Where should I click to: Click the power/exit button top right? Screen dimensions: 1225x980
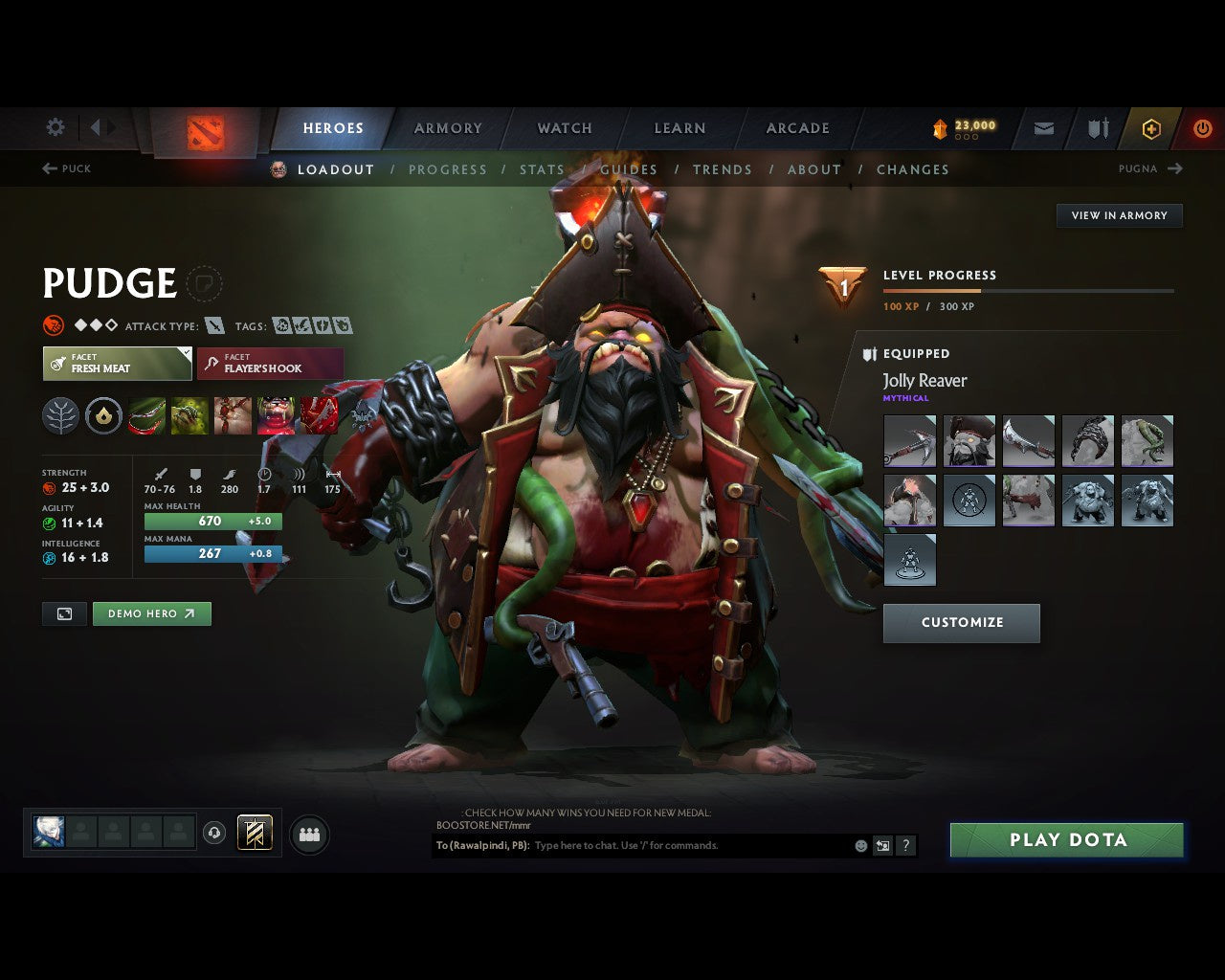1202,128
